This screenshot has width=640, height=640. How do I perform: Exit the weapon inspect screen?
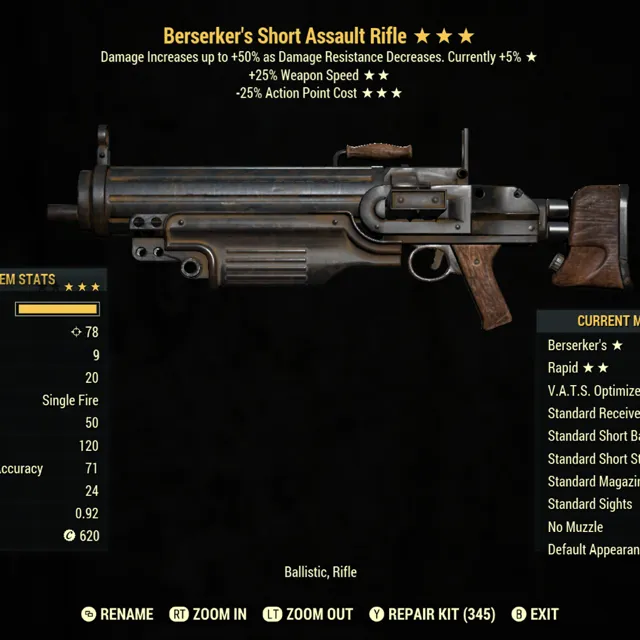click(544, 614)
